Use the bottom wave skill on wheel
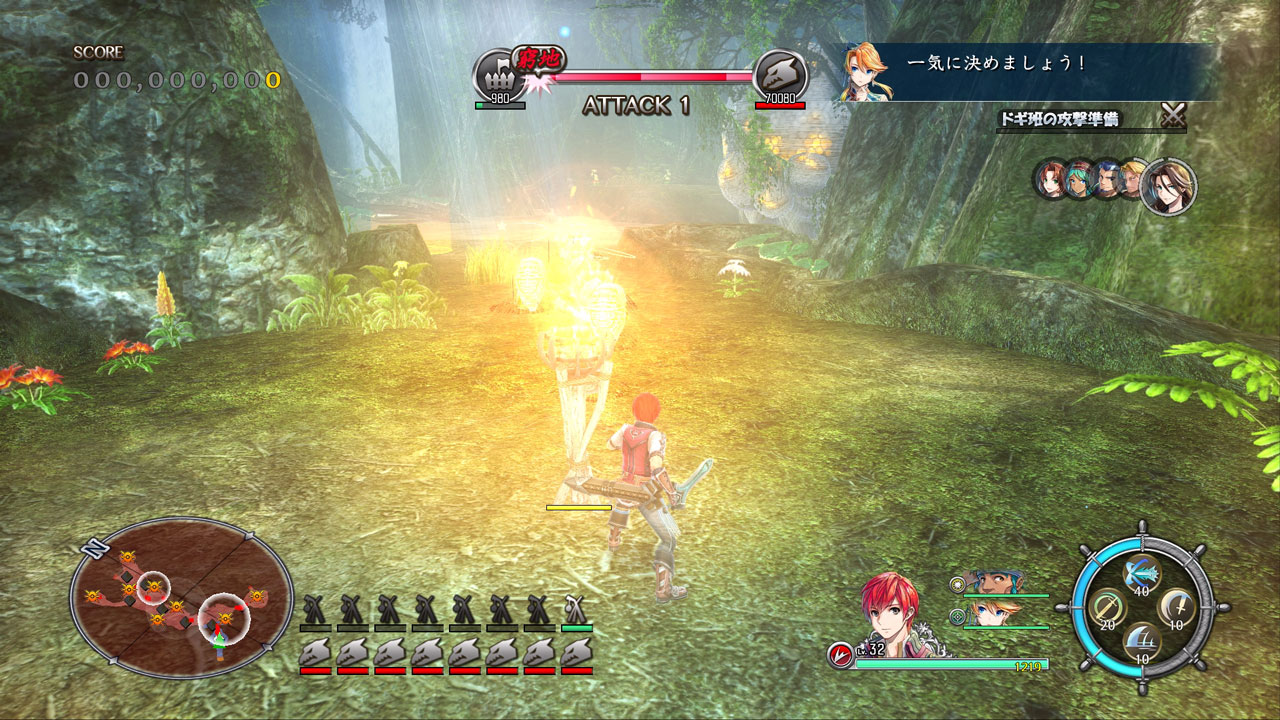1280x720 pixels. tap(1140, 640)
